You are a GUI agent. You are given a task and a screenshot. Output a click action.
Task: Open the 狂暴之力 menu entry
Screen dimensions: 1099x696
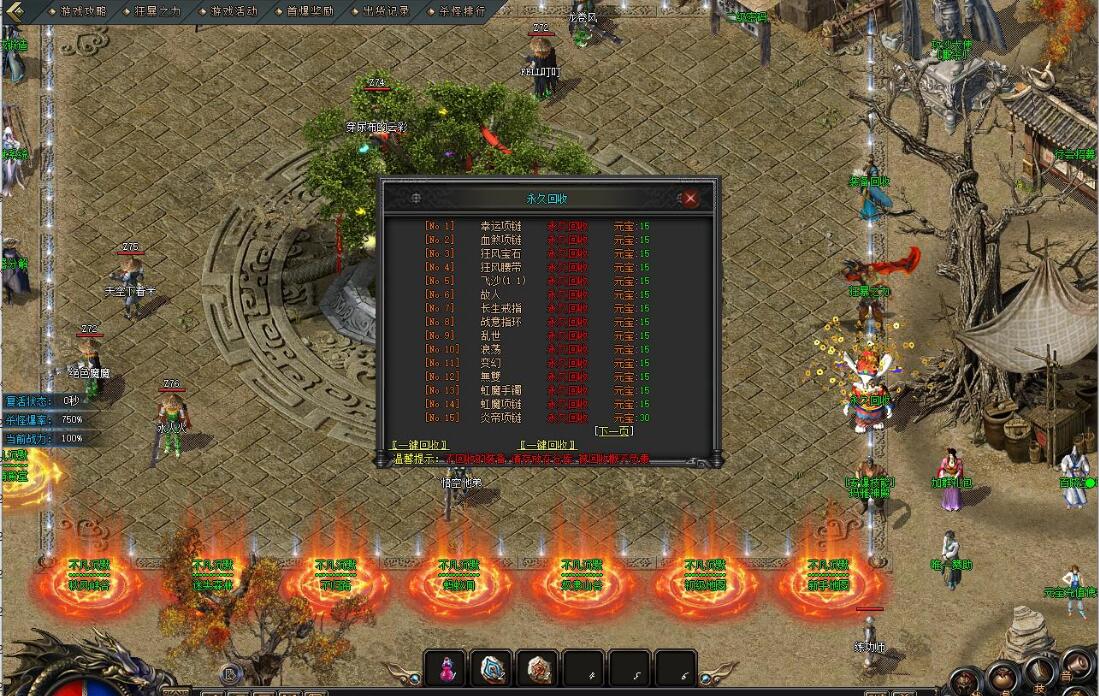point(158,11)
